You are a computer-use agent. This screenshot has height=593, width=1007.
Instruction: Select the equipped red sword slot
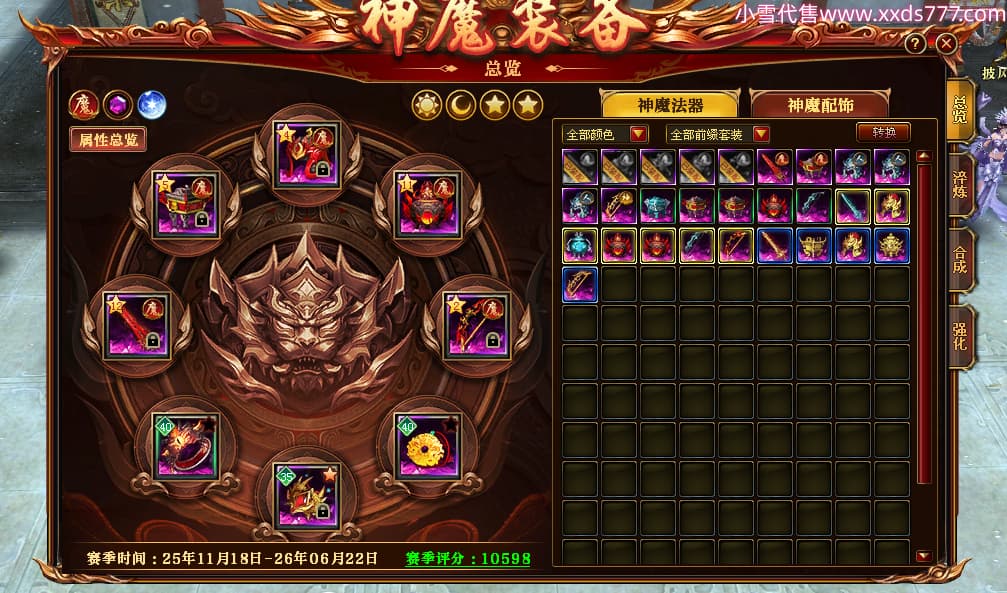pos(135,324)
